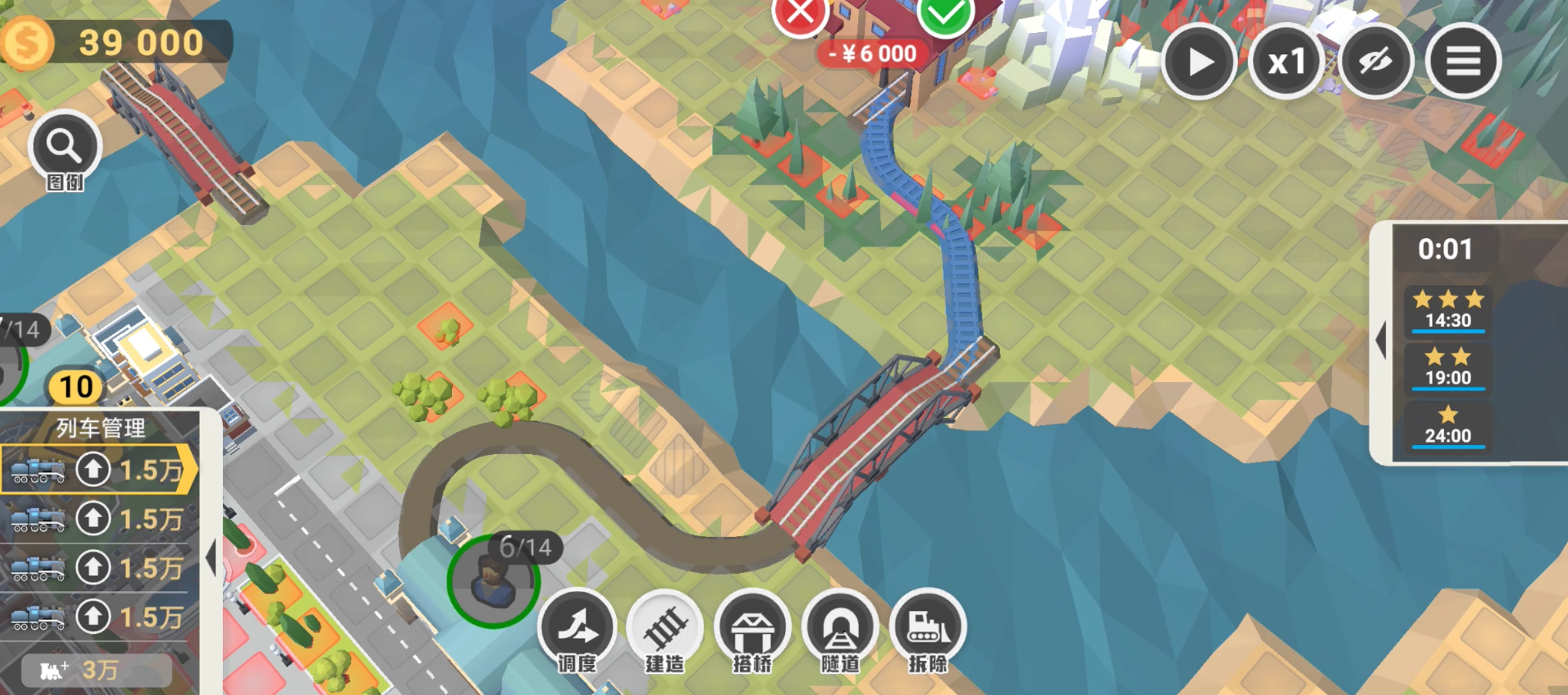Change the x1 game speed
Image resolution: width=1568 pixels, height=695 pixels.
1286,62
